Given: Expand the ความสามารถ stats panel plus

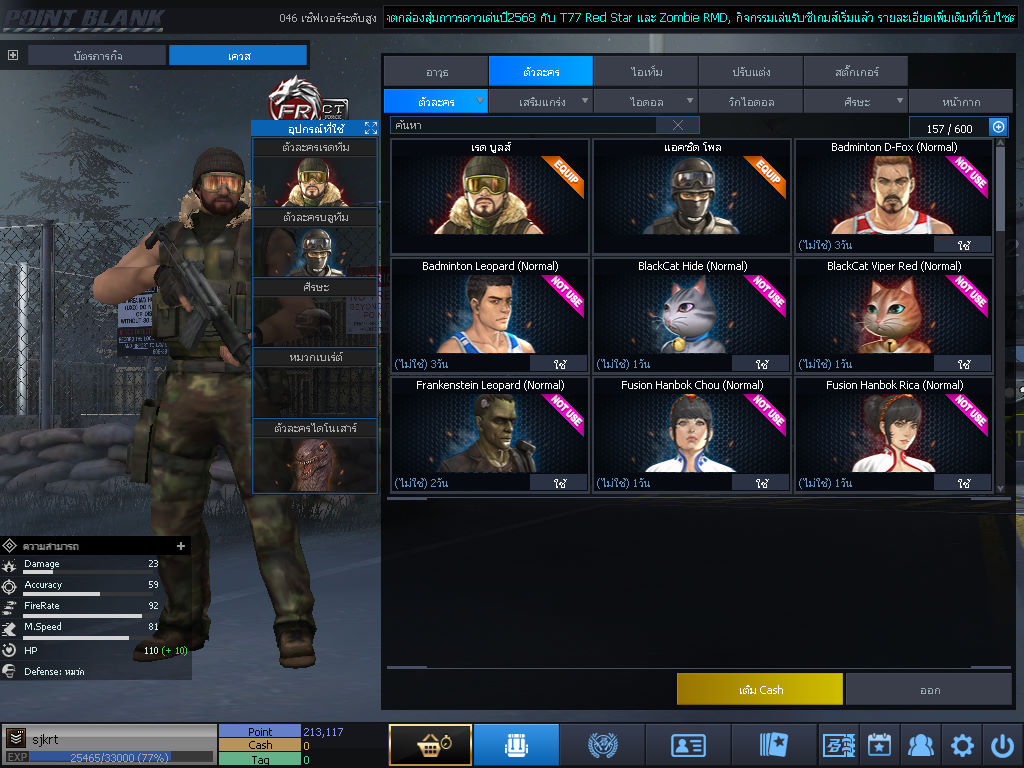Looking at the screenshot, I should coord(181,546).
